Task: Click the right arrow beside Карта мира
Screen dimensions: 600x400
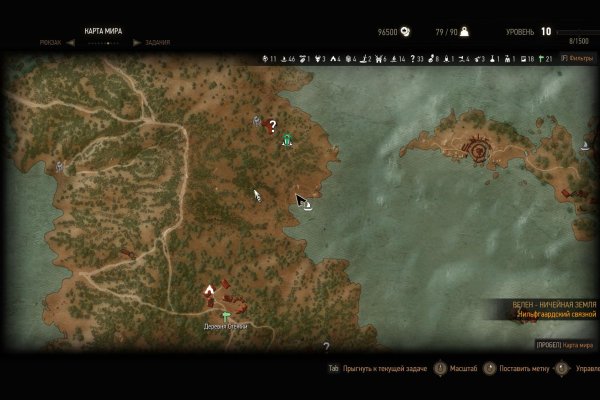Action: pos(135,43)
